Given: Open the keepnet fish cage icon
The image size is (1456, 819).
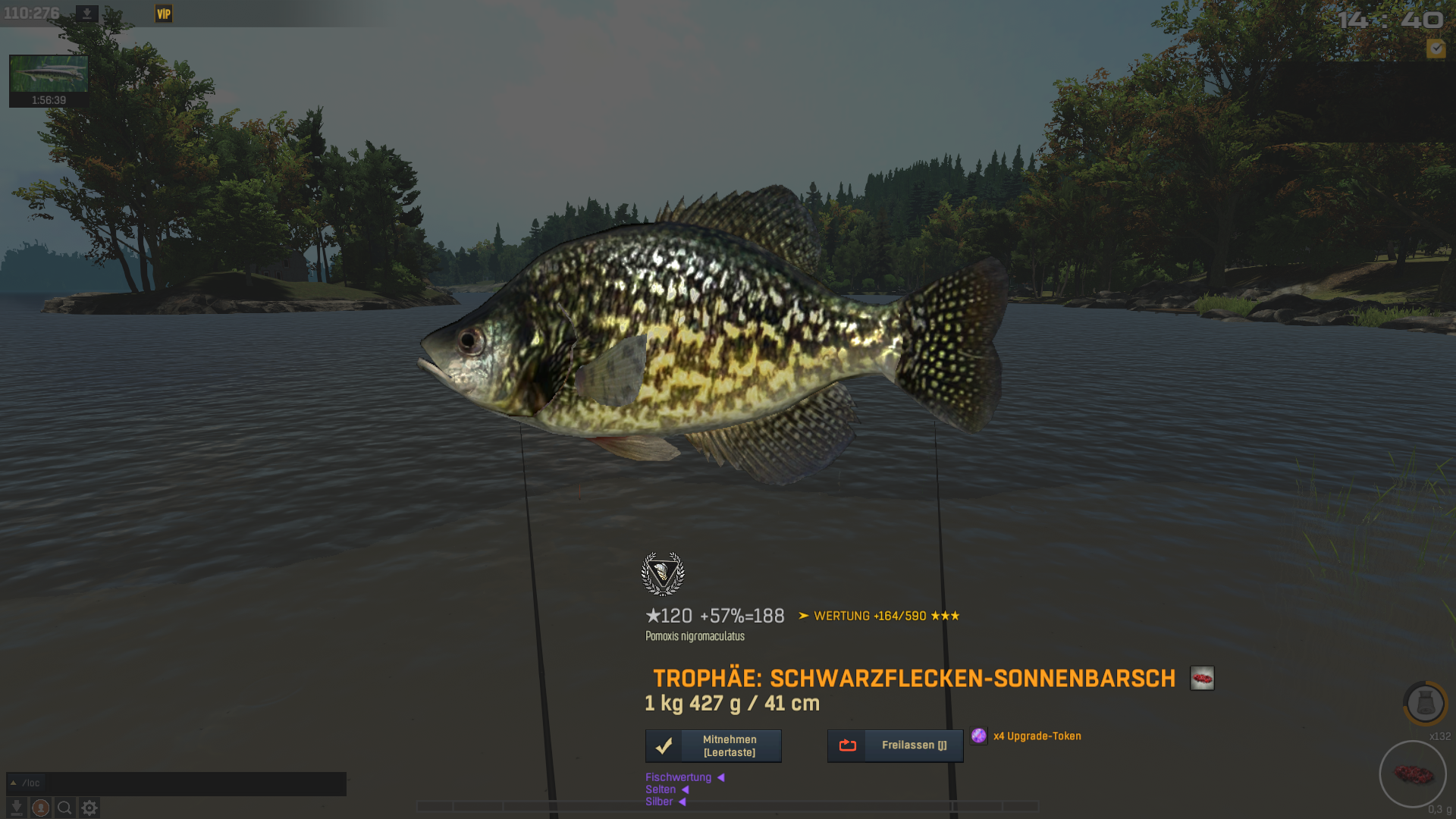Looking at the screenshot, I should (1425, 703).
